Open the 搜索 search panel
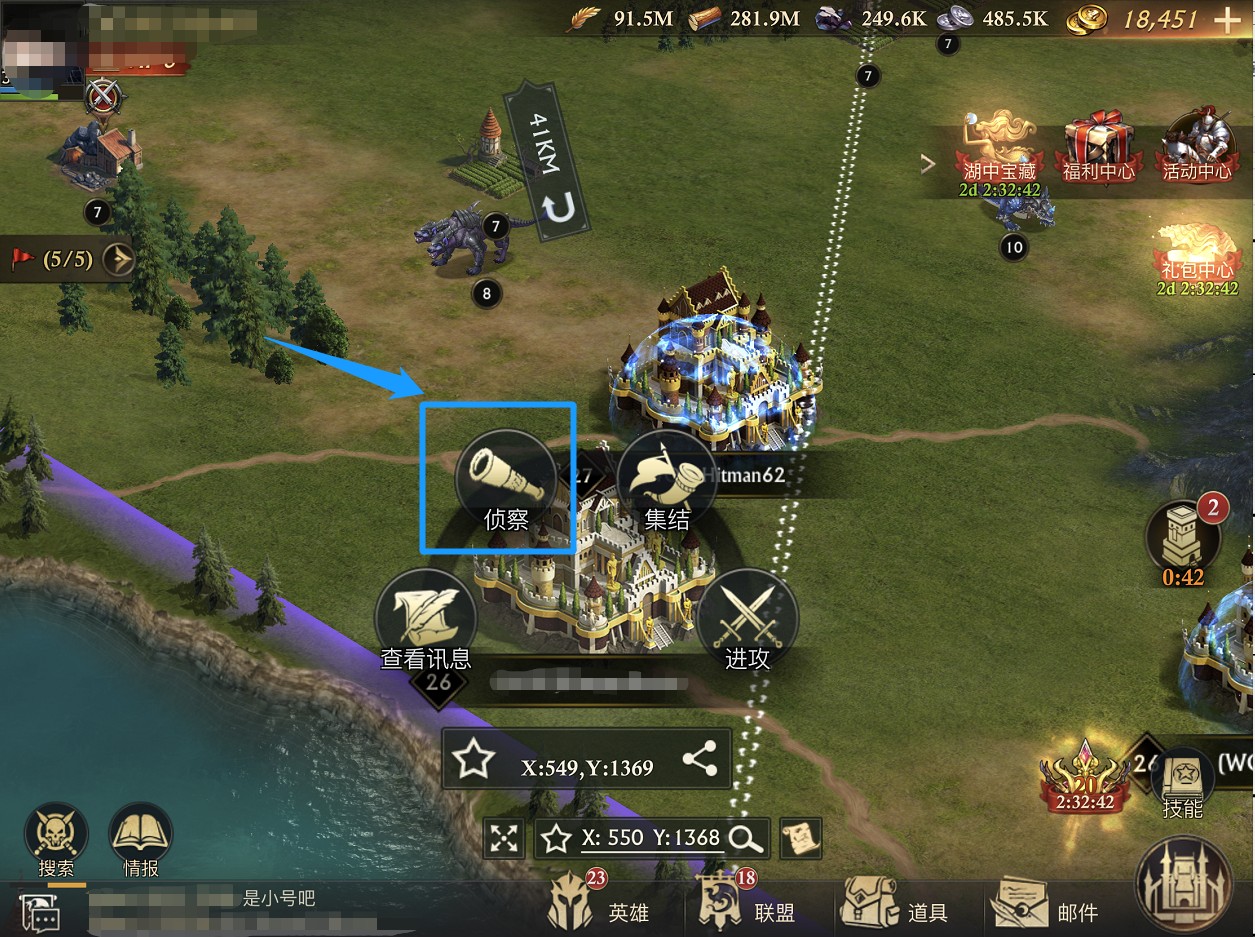The width and height of the screenshot is (1255, 937). tap(56, 838)
